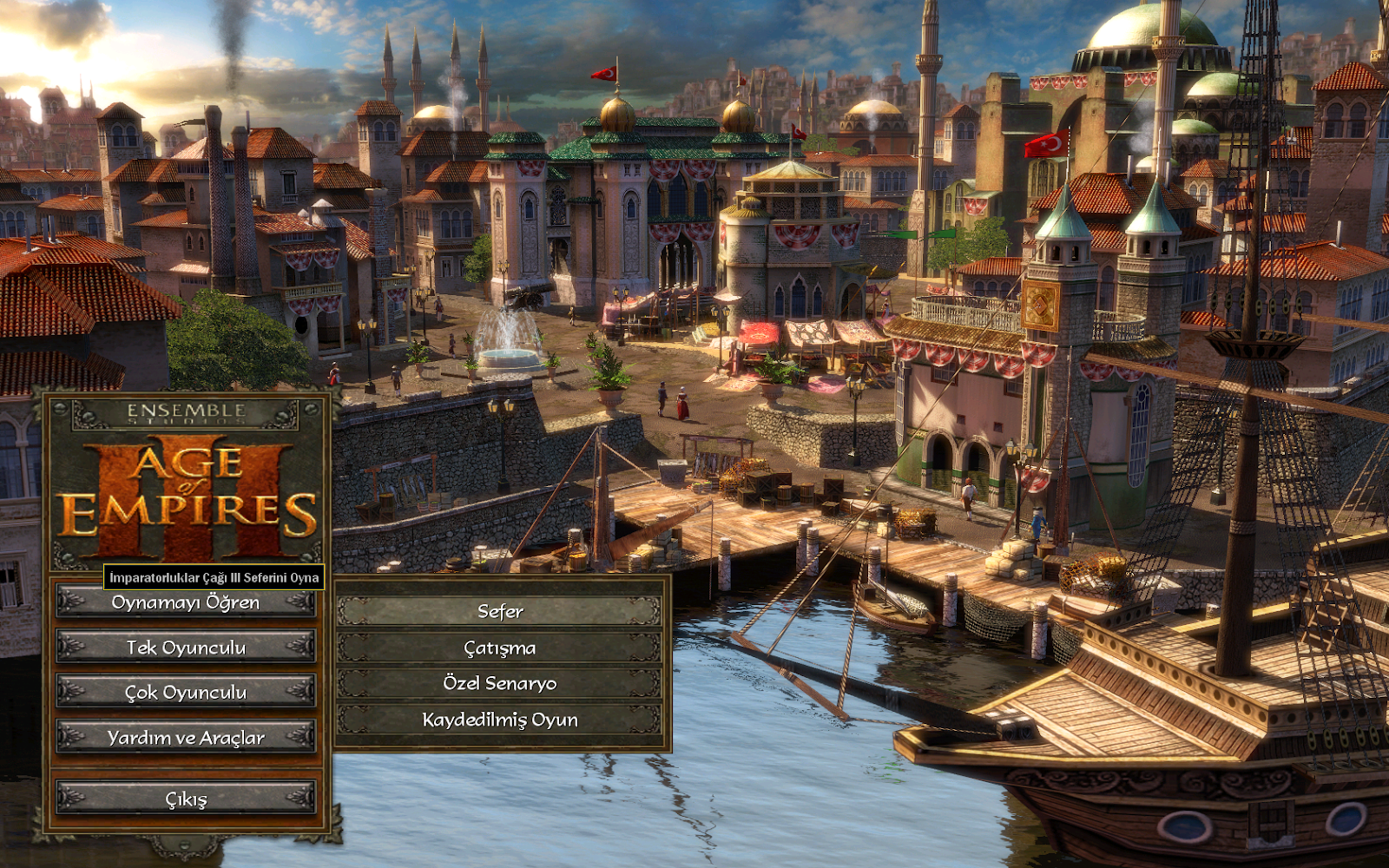
Task: Start the Sefer campaign
Action: coord(500,611)
